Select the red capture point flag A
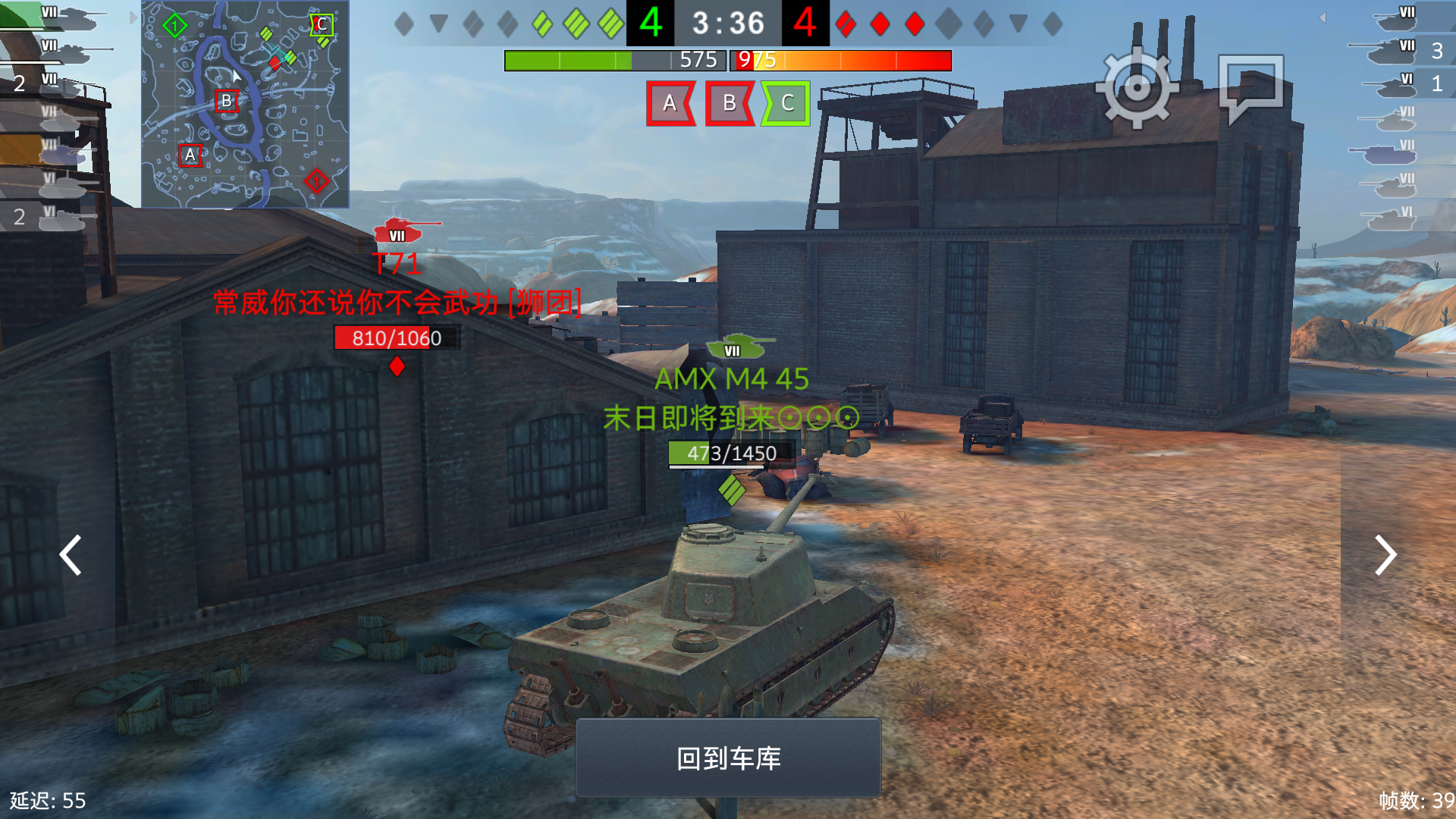1456x819 pixels. pyautogui.click(x=670, y=104)
